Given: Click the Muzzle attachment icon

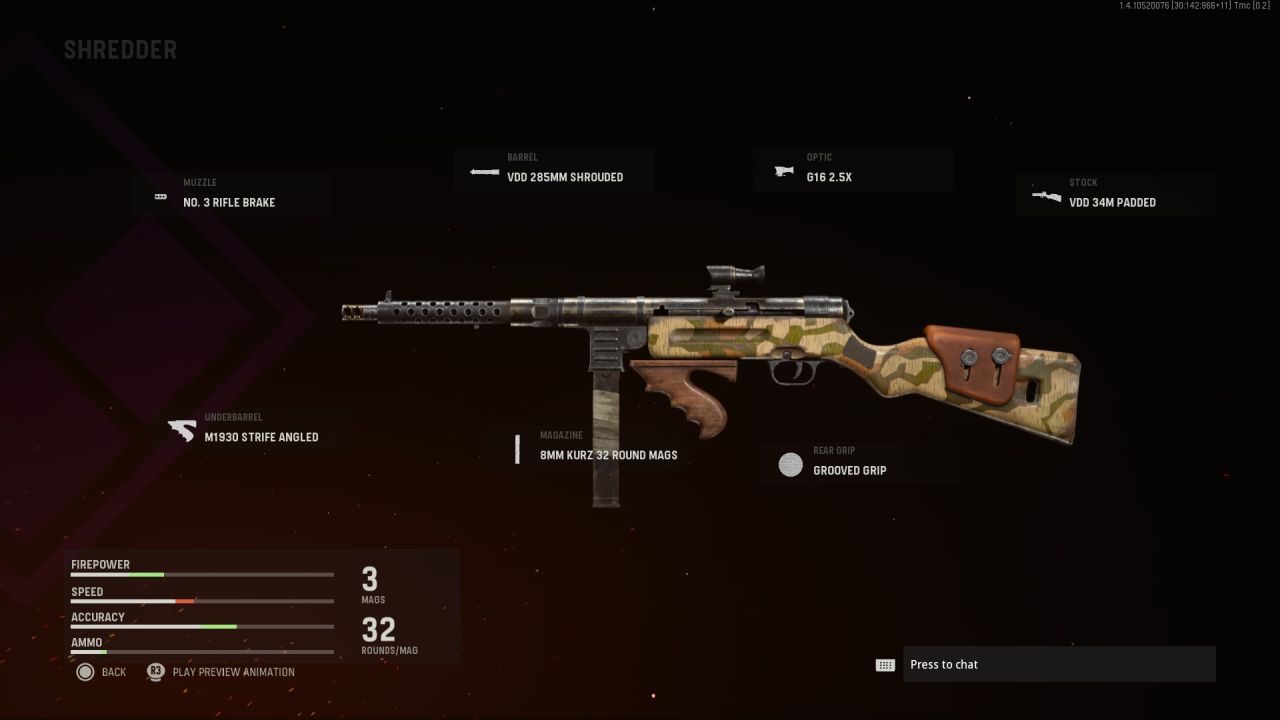Looking at the screenshot, I should [160, 196].
